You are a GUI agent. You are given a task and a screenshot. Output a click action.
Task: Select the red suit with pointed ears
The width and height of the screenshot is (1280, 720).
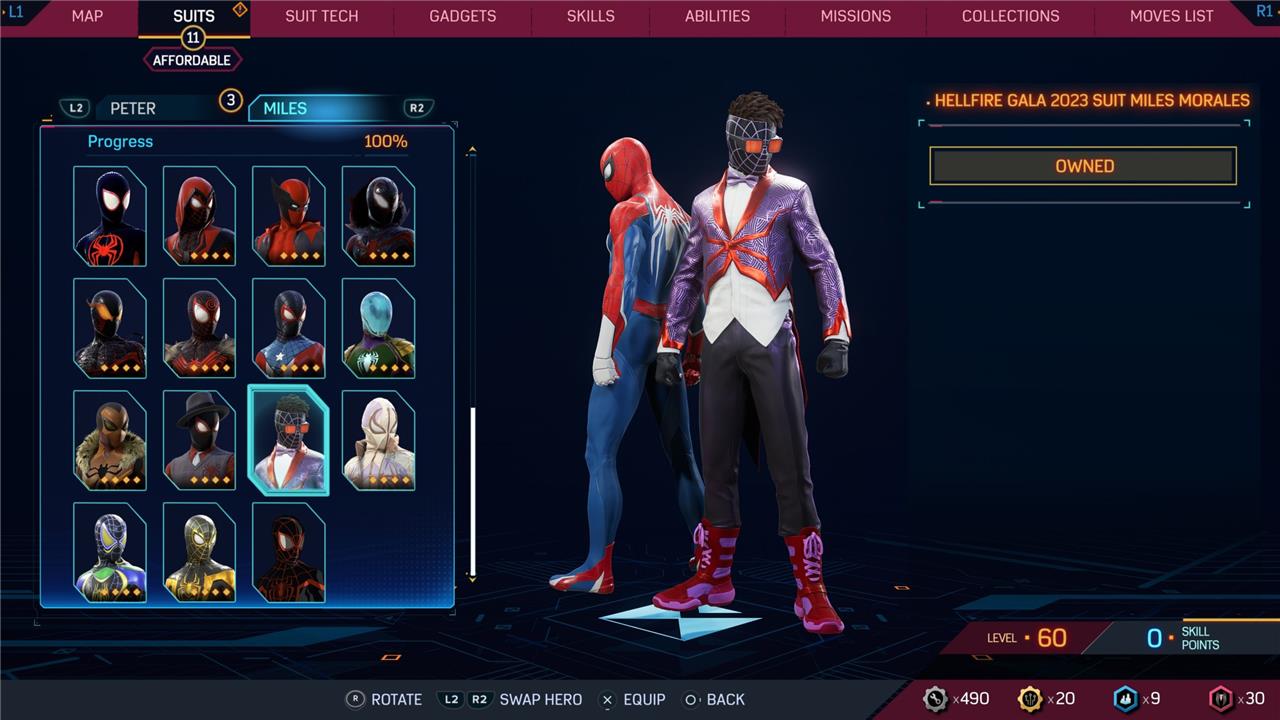288,216
